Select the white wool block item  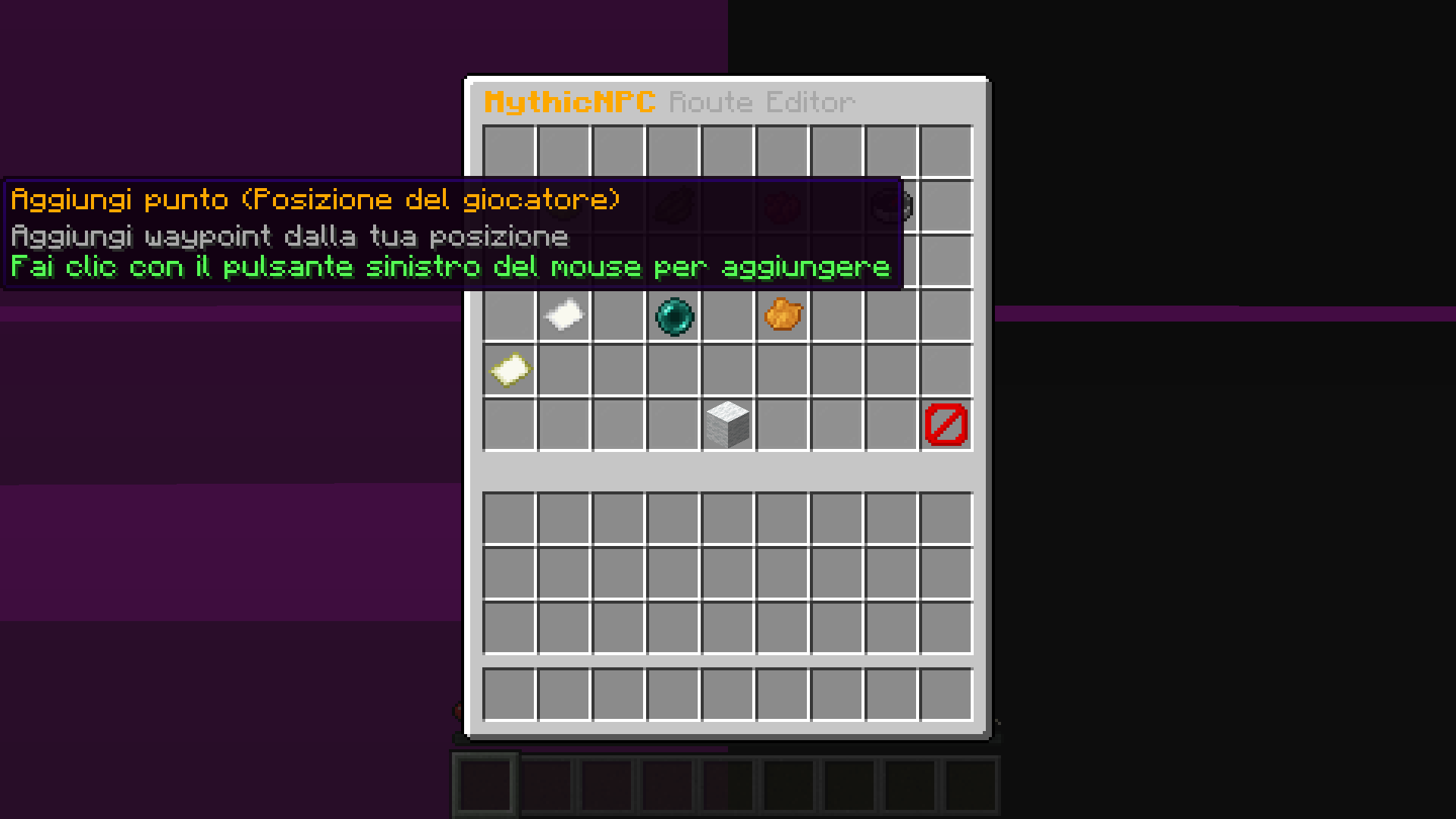pos(727,422)
